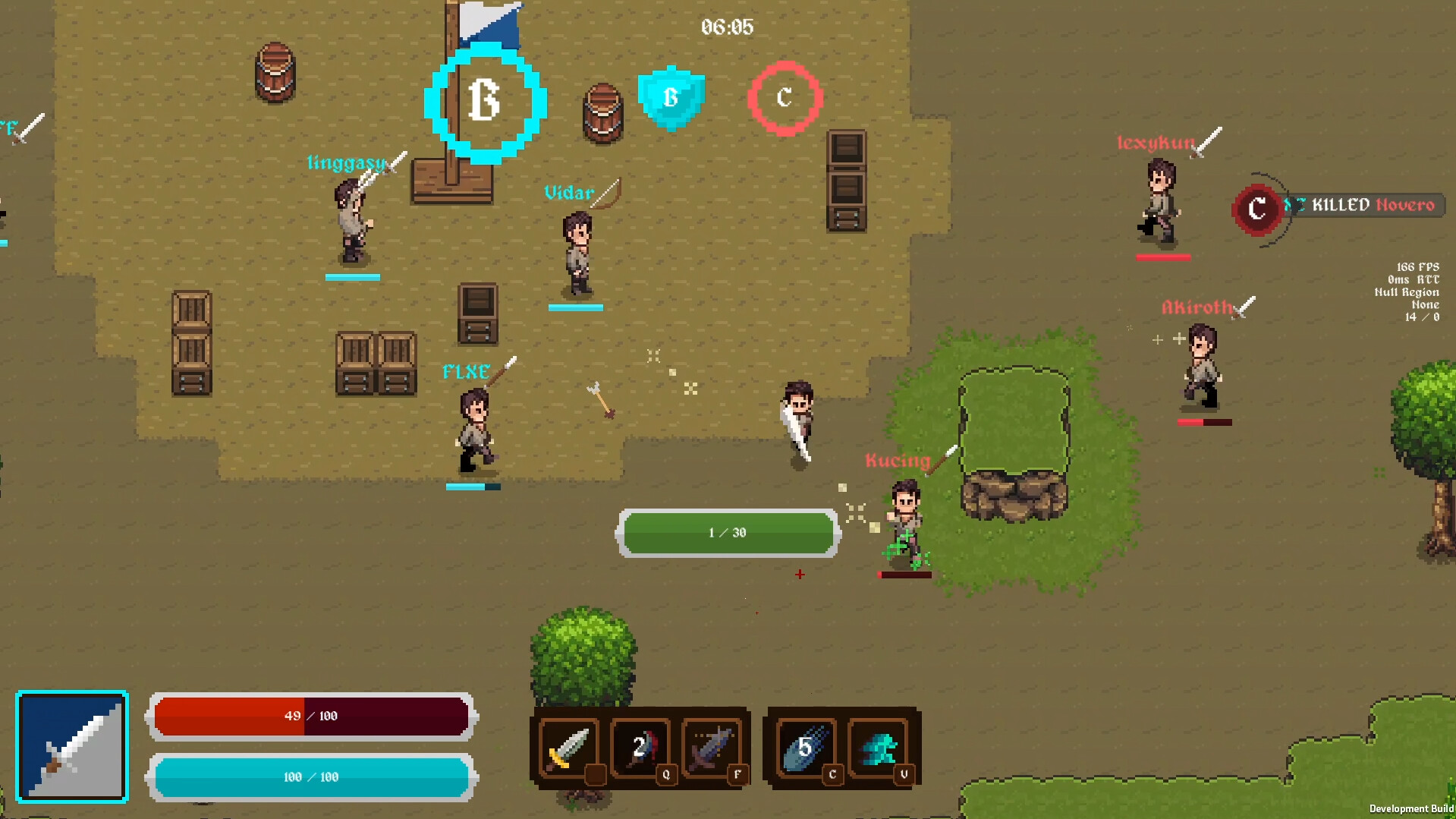Click the blue flag atop the flagpole
This screenshot has width=1456, height=819.
pos(486,23)
